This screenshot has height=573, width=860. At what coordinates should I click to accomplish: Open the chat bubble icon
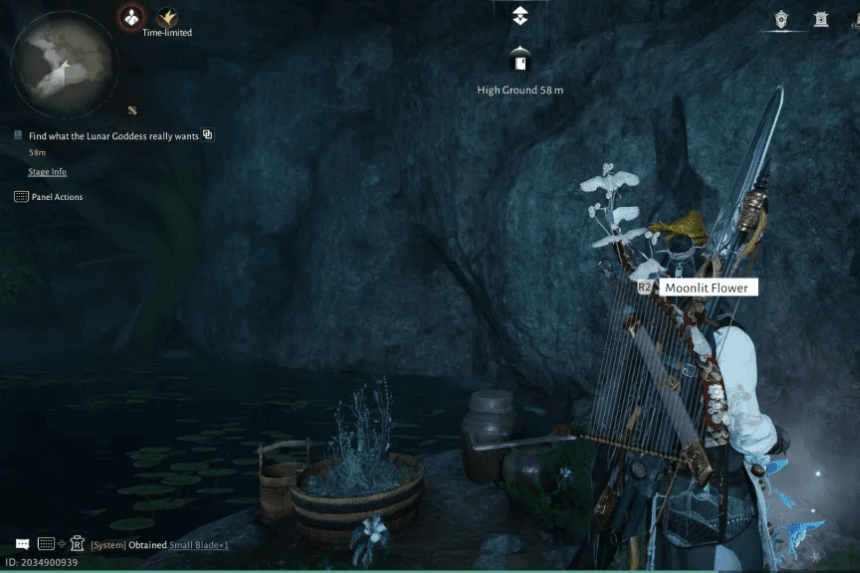[22, 544]
